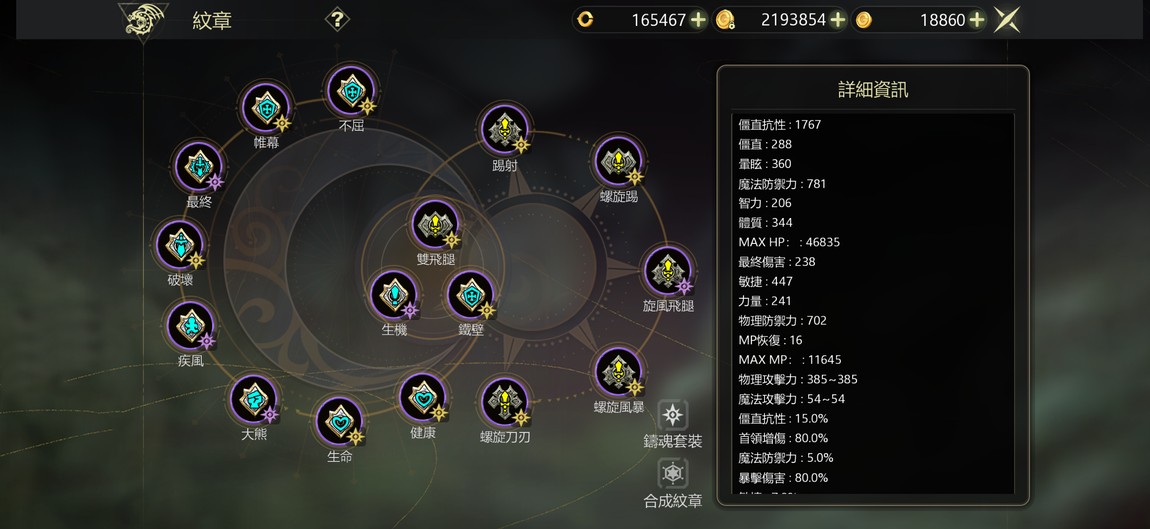Select the 健康 crest slot
This screenshot has height=529, width=1150.
coord(423,398)
